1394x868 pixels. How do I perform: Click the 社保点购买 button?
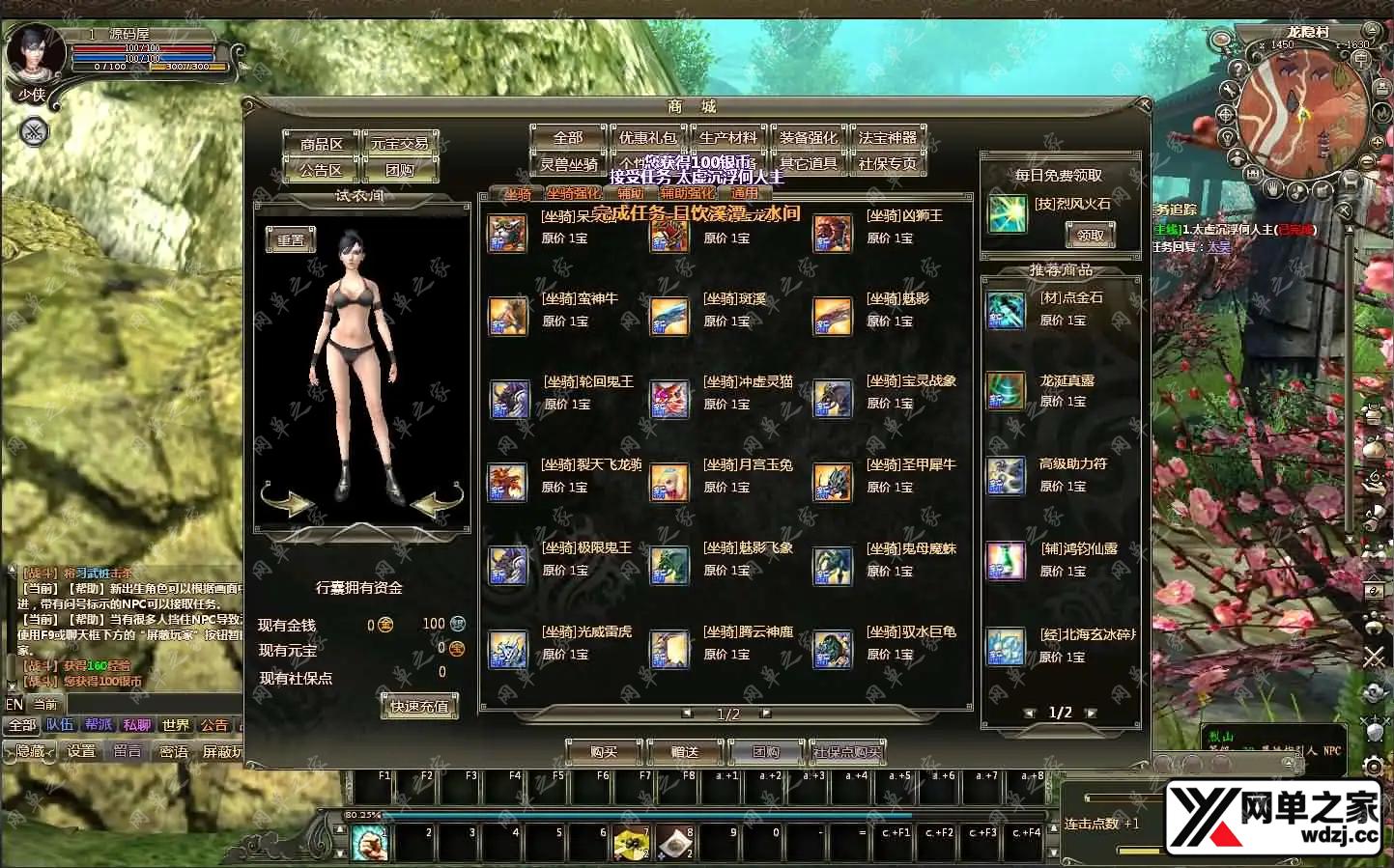click(847, 751)
